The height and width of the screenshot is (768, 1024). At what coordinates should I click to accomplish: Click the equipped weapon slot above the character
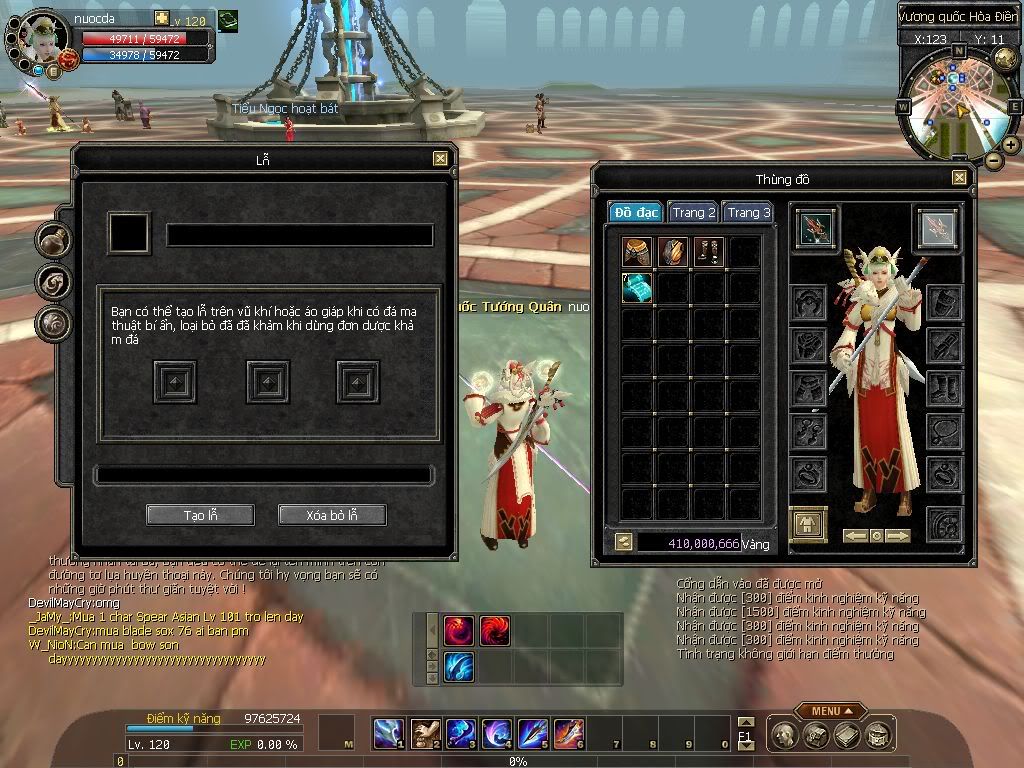817,229
